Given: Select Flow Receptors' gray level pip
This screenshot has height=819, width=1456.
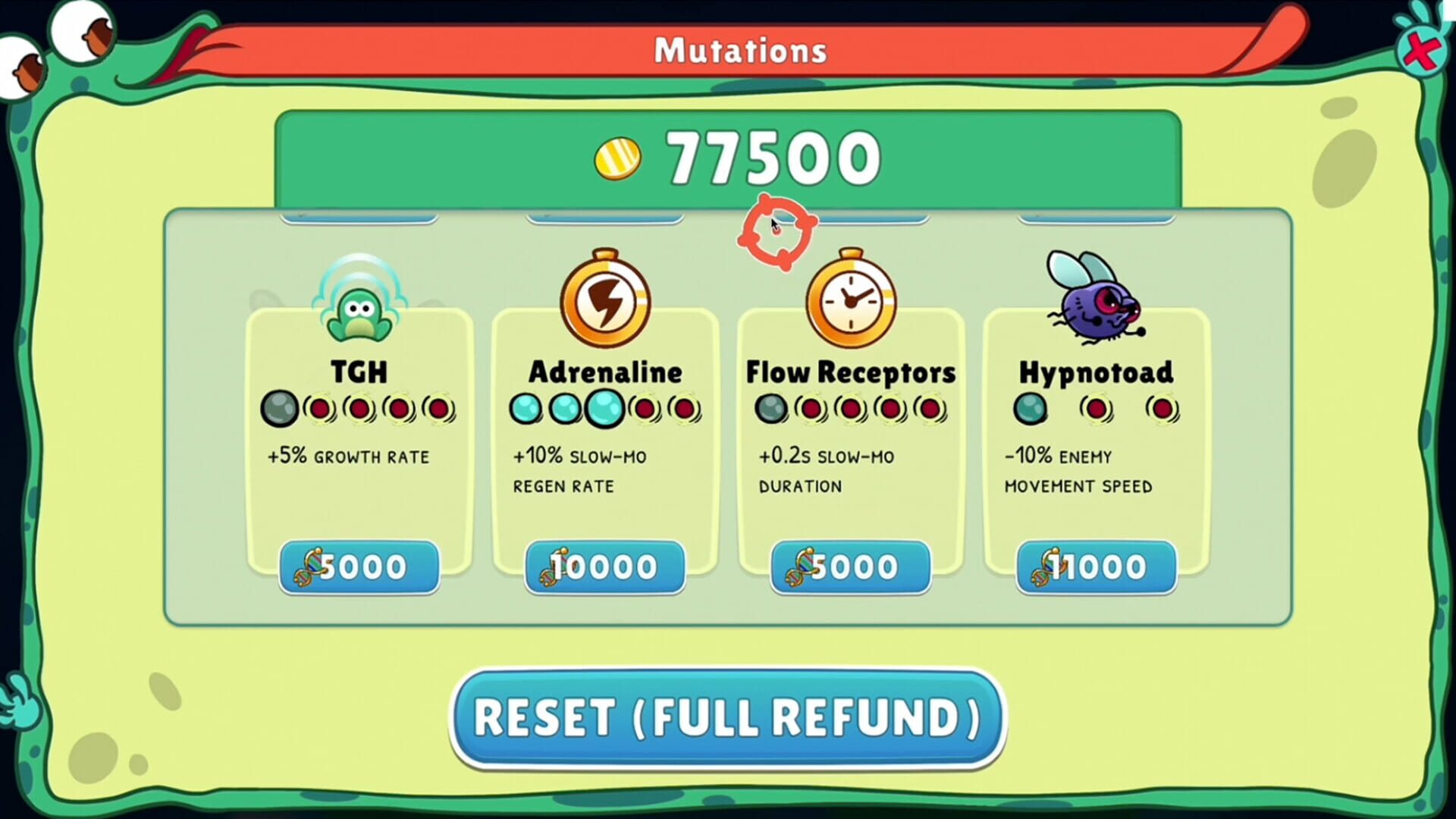Looking at the screenshot, I should (x=773, y=408).
